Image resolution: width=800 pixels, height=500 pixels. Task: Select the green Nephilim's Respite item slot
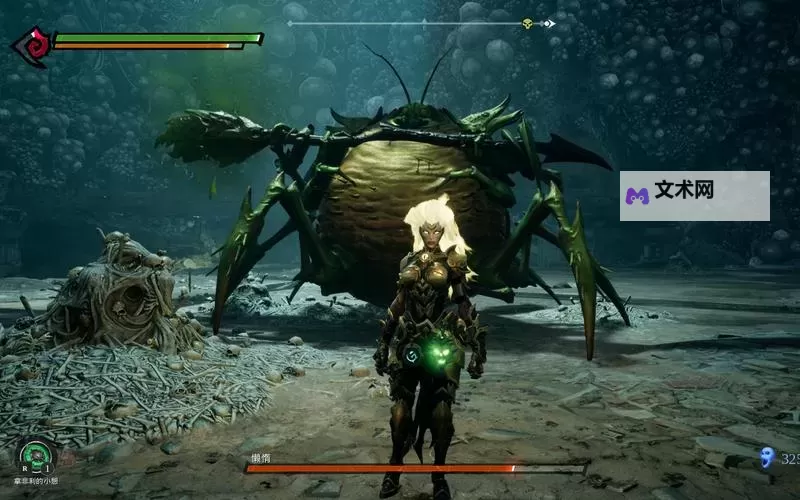35,457
